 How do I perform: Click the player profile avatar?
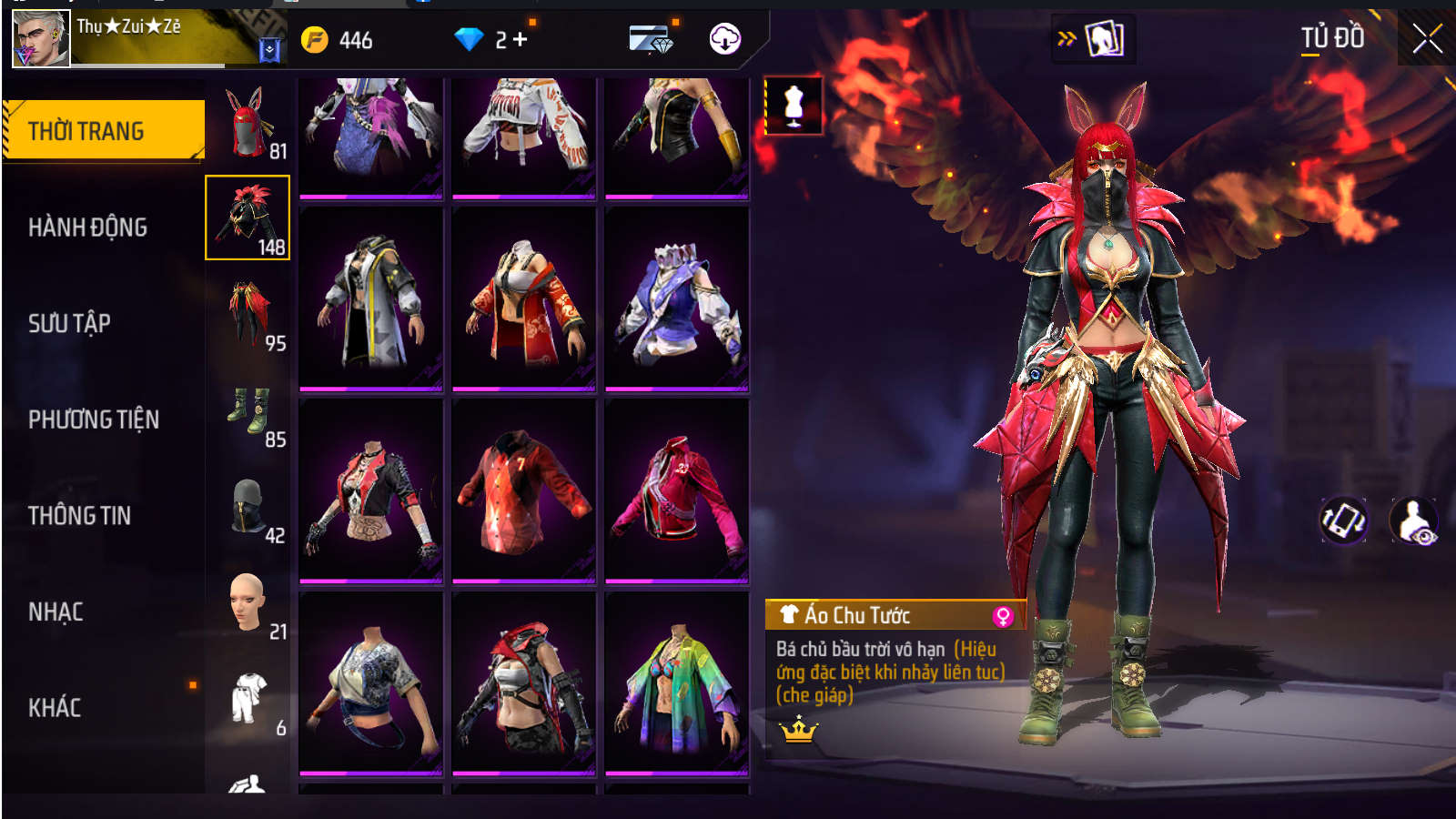[41, 39]
